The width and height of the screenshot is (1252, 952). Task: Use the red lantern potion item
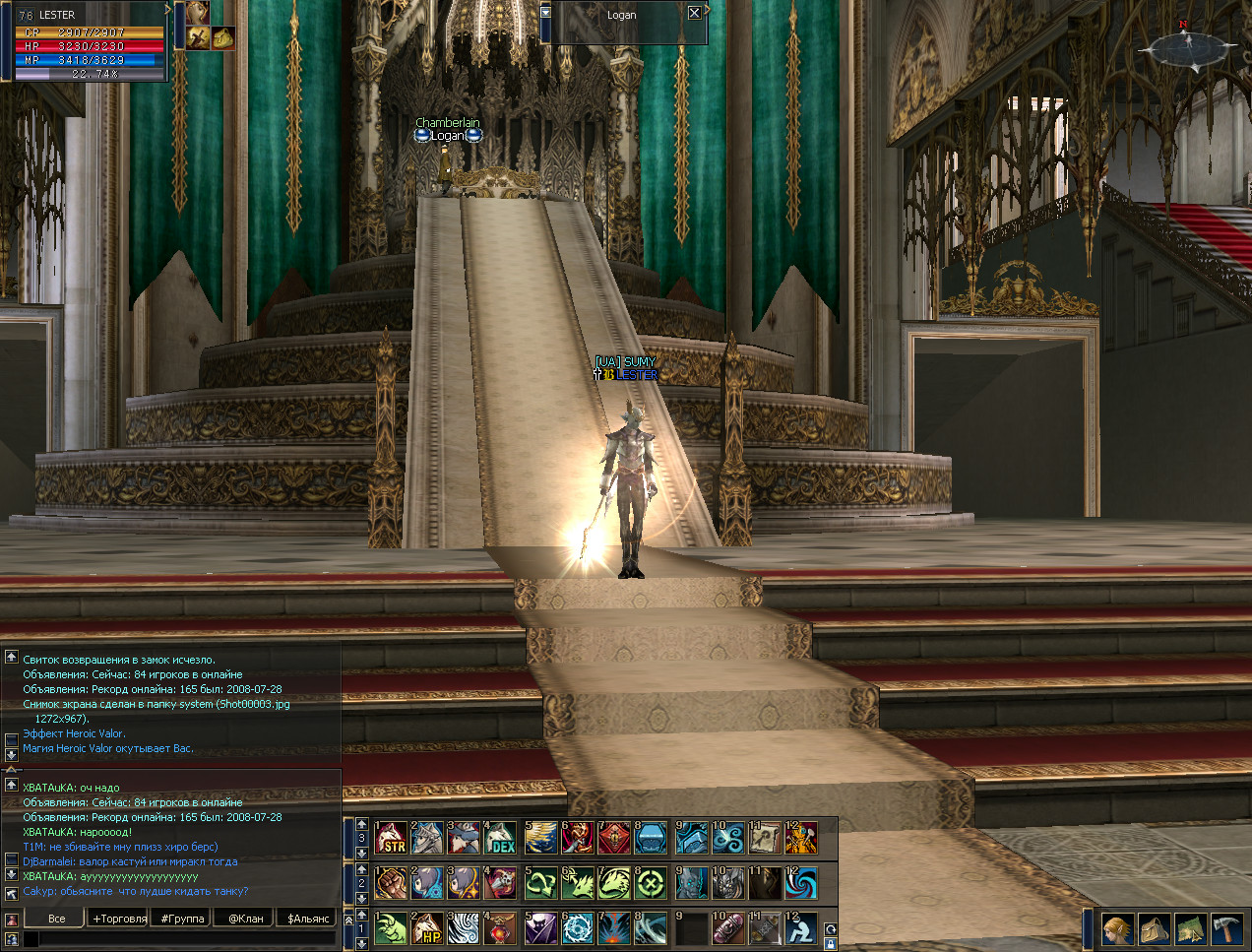tap(500, 928)
